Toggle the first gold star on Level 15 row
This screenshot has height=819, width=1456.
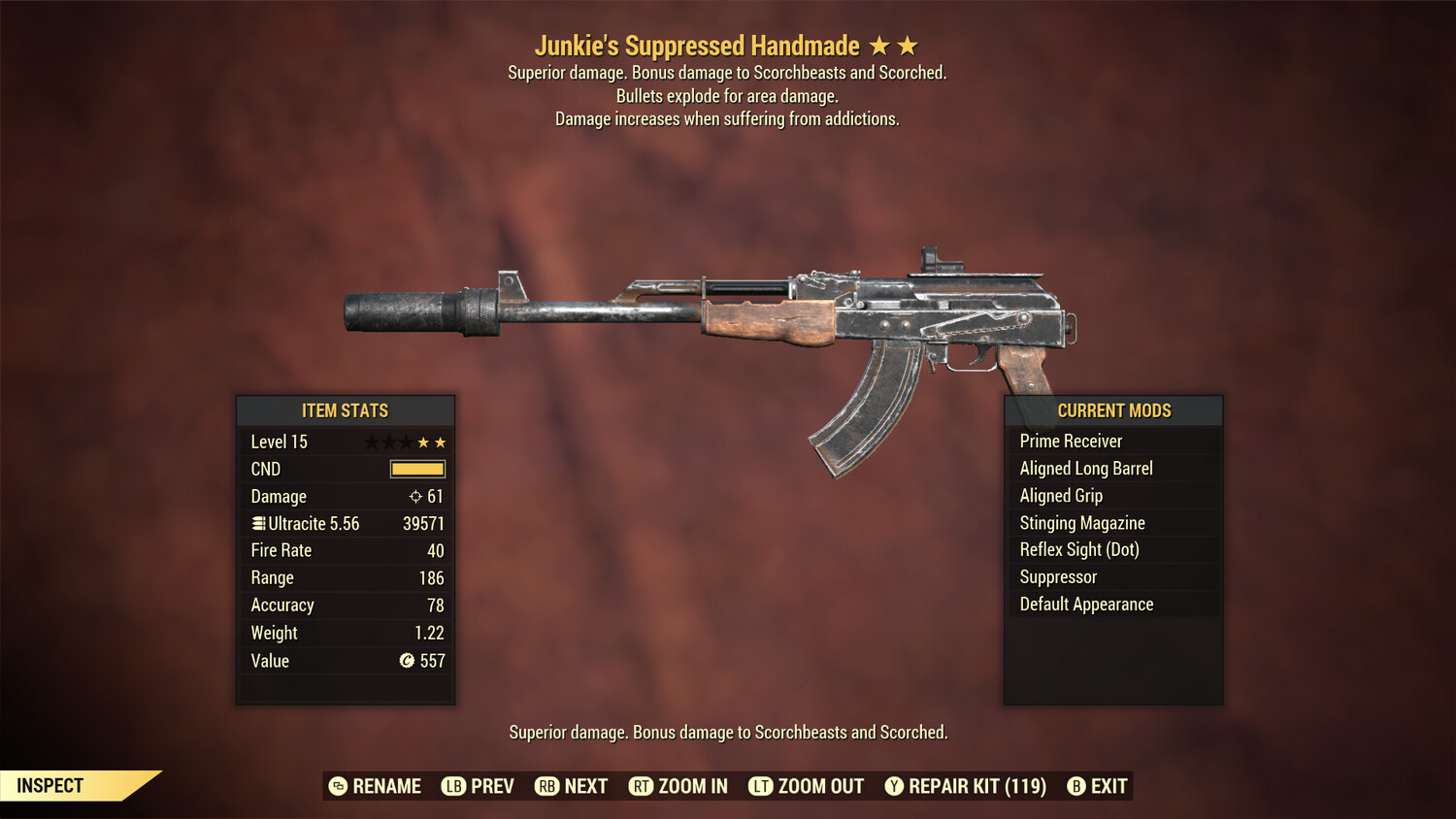(423, 442)
